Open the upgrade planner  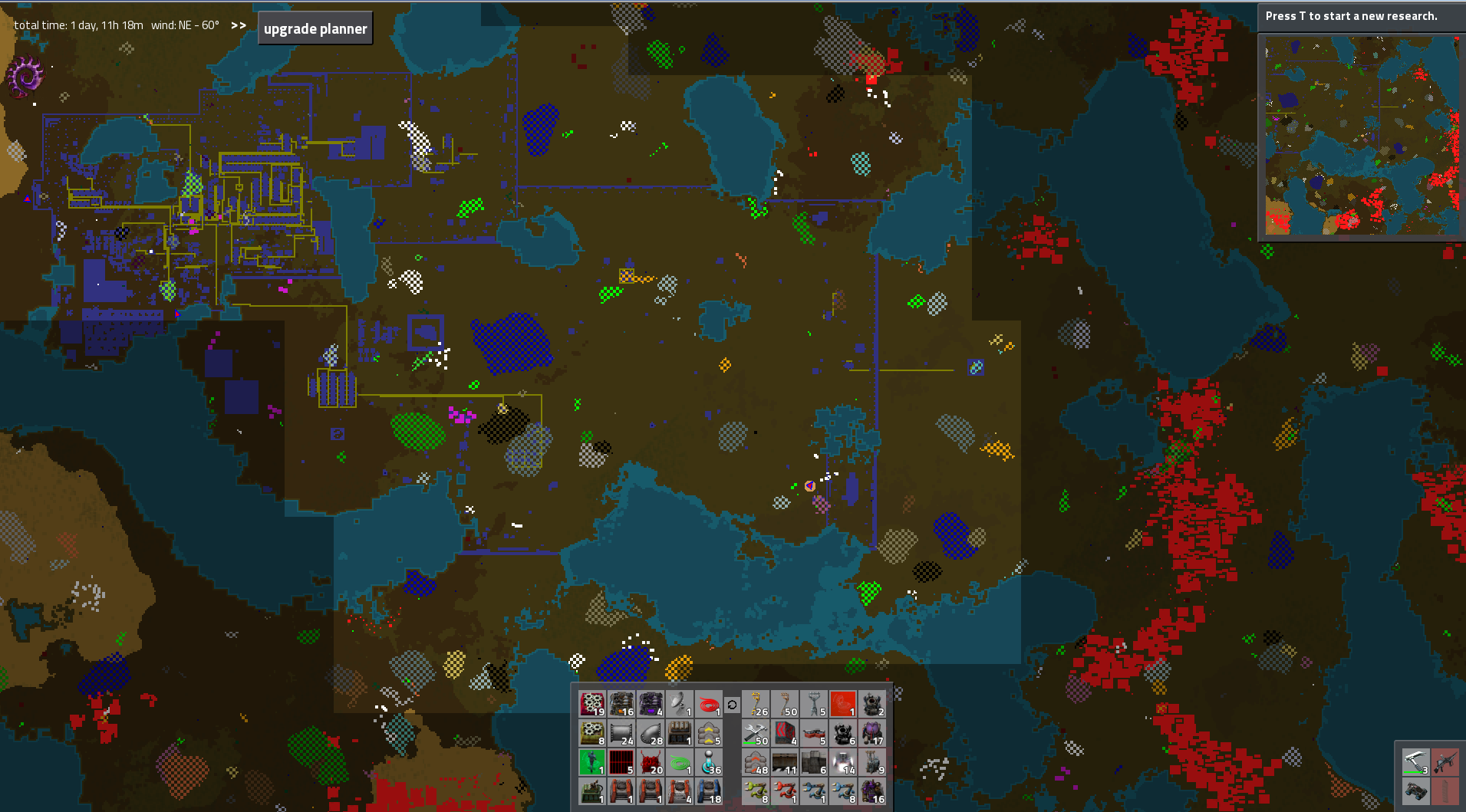[x=315, y=28]
